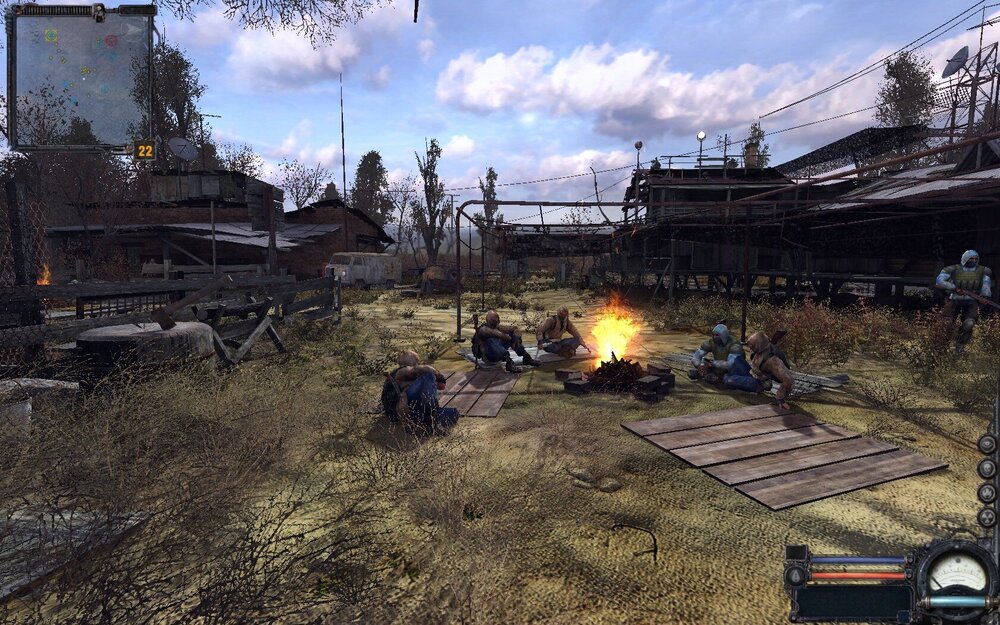Click the minimap panel
The width and height of the screenshot is (1000, 625).
click(80, 78)
